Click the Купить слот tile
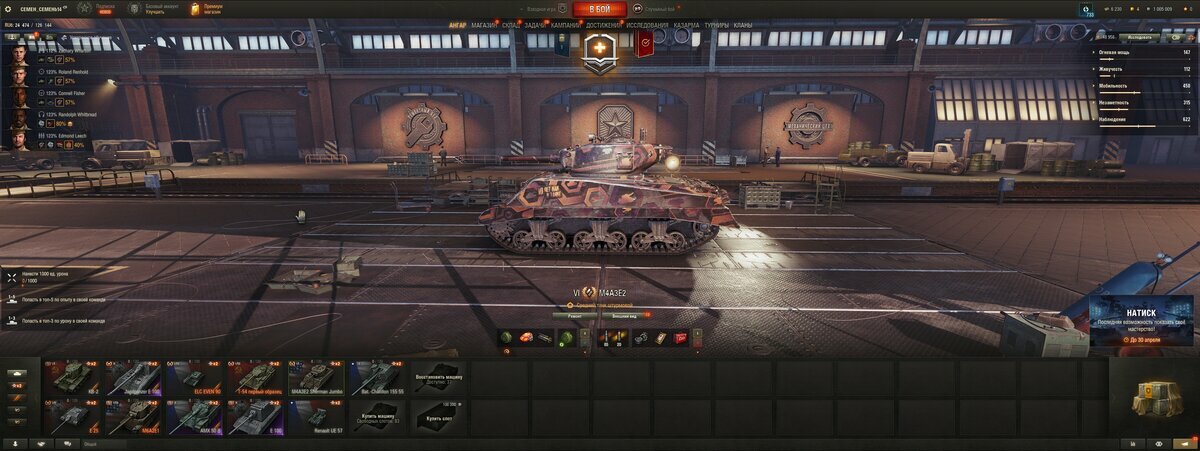The image size is (1200, 451). coord(438,416)
